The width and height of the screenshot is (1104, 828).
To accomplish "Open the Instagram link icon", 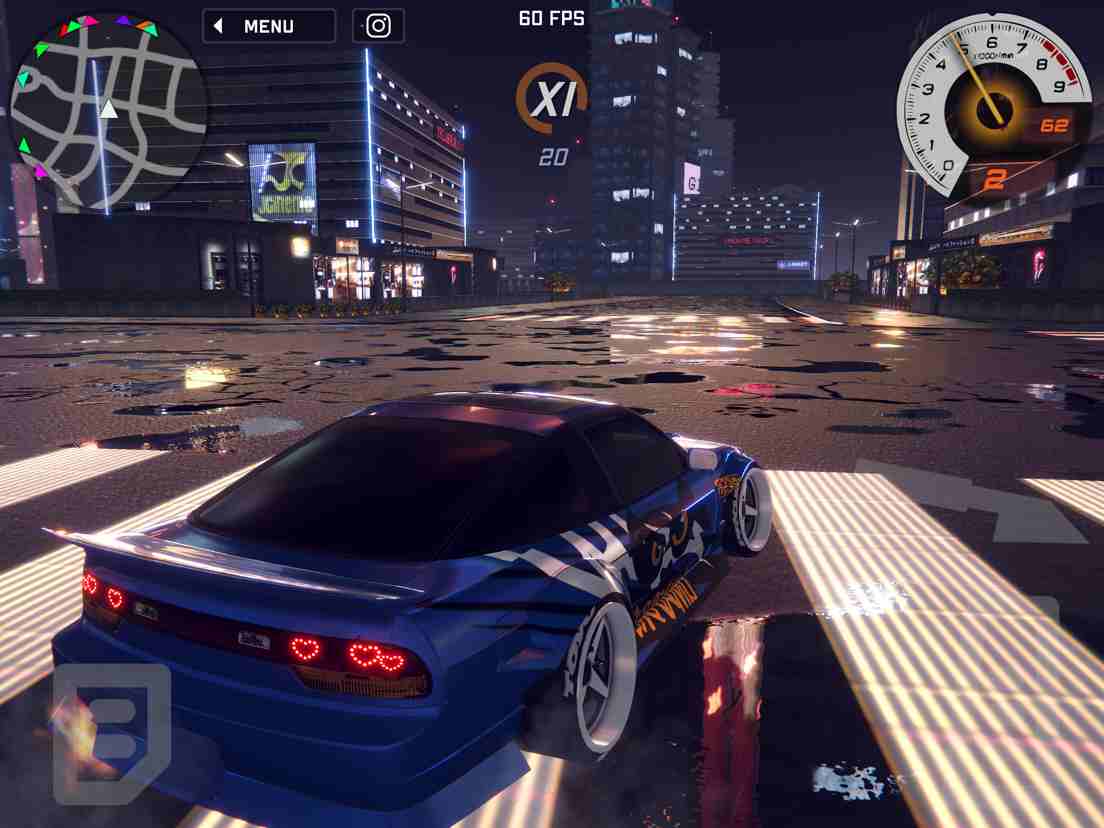I will tap(378, 26).
